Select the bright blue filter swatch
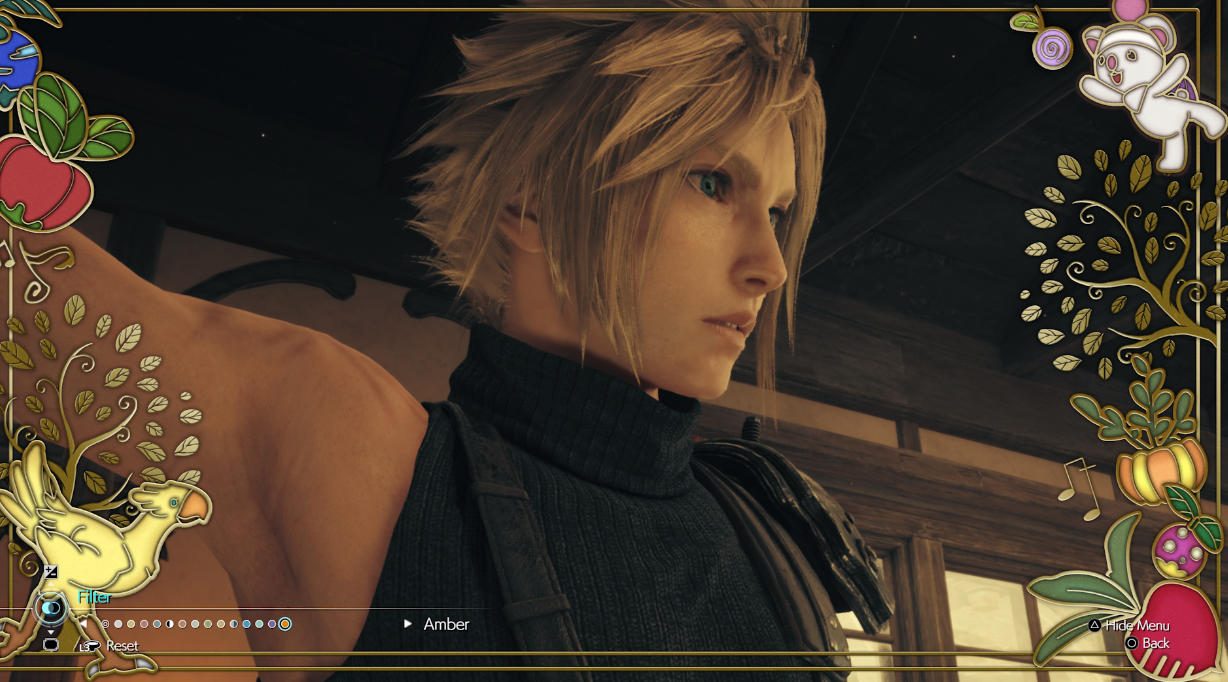The image size is (1228, 682). (246, 624)
